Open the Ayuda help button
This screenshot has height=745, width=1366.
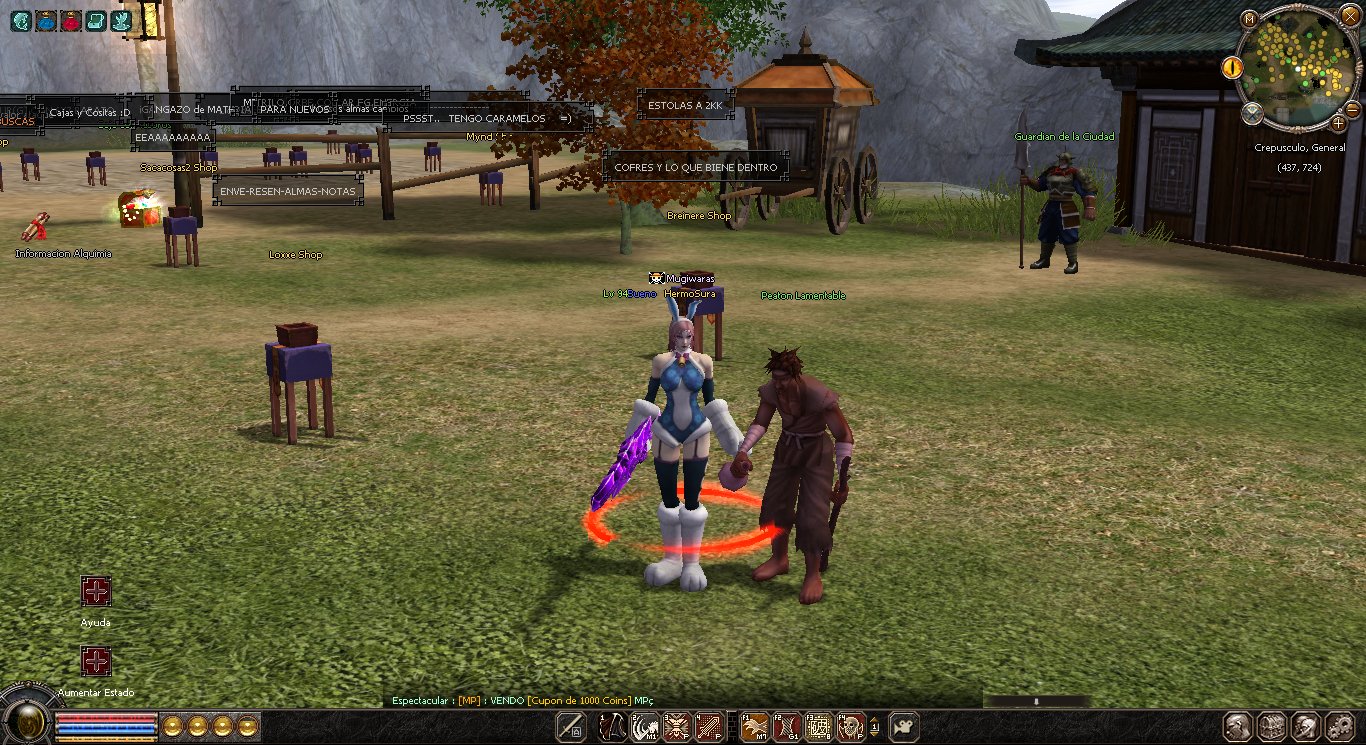[x=96, y=591]
